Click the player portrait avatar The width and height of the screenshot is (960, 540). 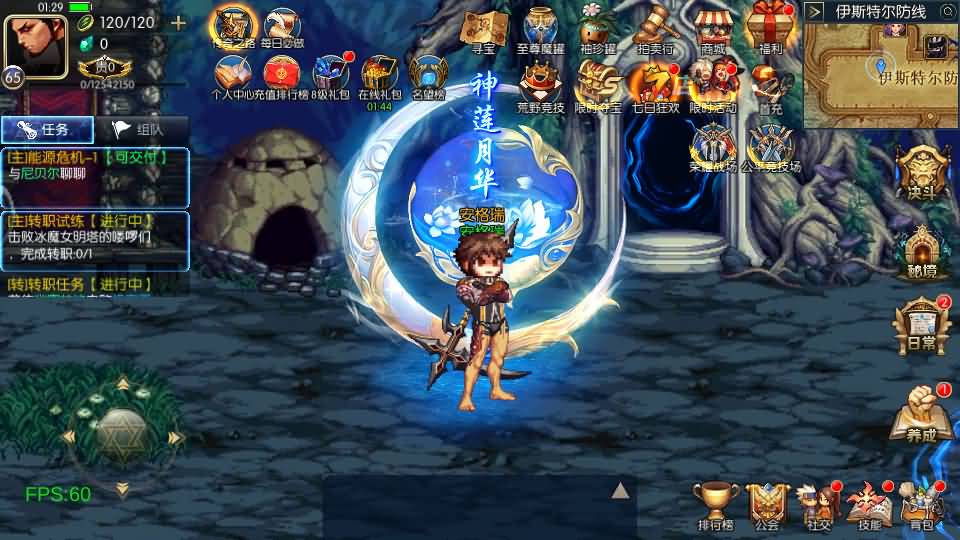(36, 46)
